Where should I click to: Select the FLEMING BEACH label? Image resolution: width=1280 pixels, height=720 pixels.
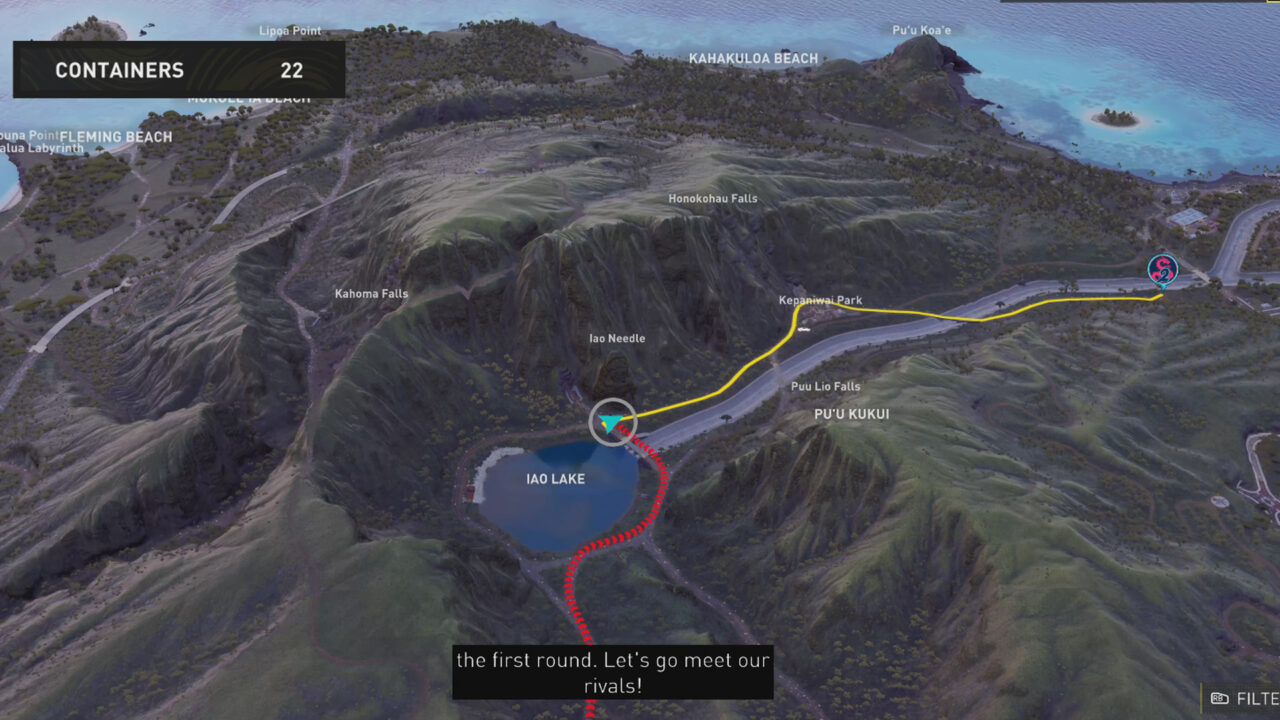point(117,136)
